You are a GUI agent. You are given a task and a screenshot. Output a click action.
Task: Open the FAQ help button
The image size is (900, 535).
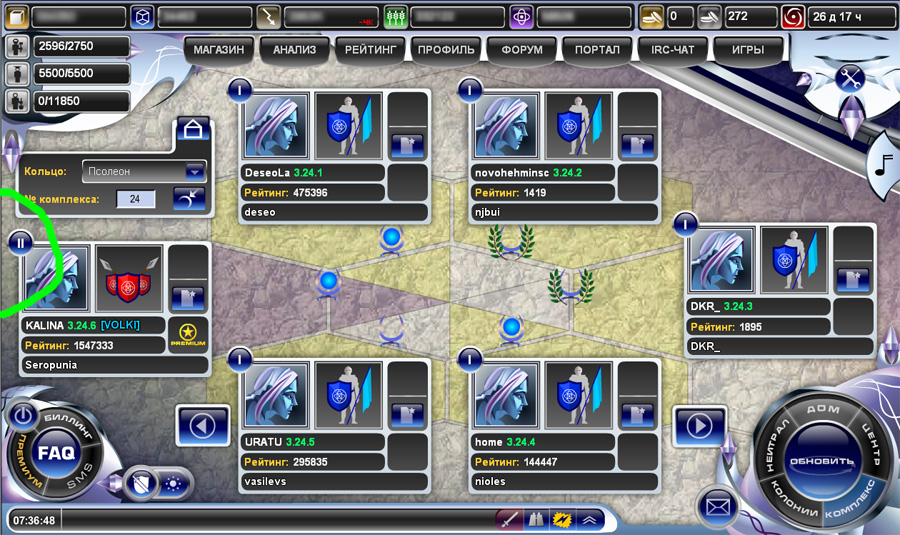click(56, 452)
